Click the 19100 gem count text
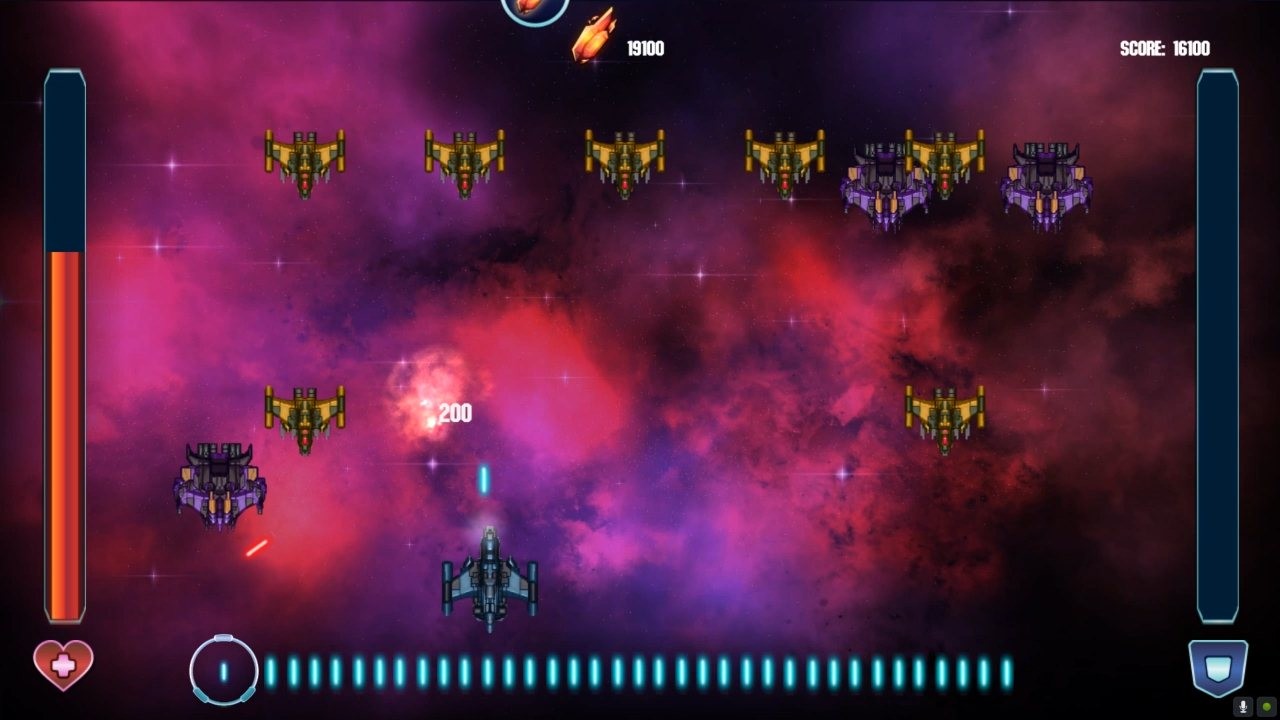Screen dimensions: 1280x720 pos(646,45)
